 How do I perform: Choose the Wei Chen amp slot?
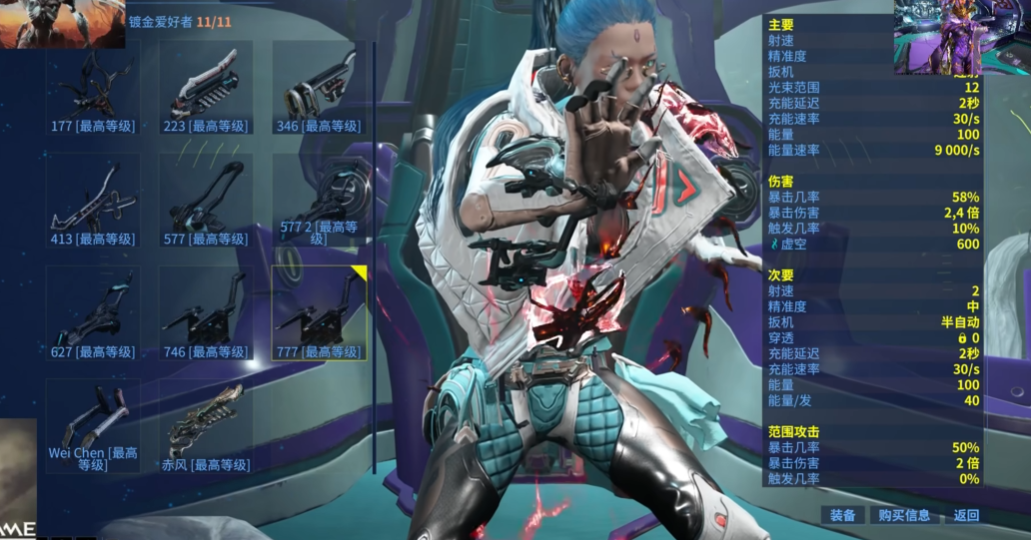(92, 426)
